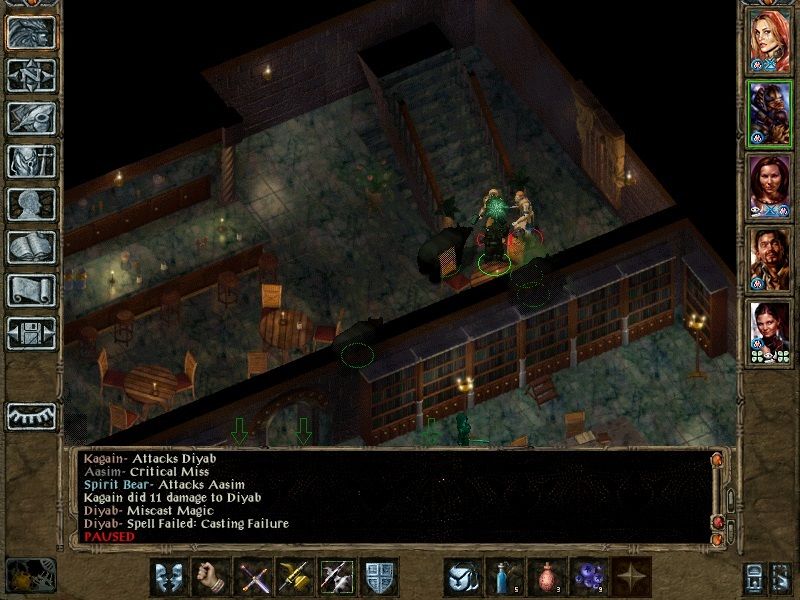This screenshot has height=600, width=800.
Task: Use the blue potion quick item
Action: click(504, 577)
